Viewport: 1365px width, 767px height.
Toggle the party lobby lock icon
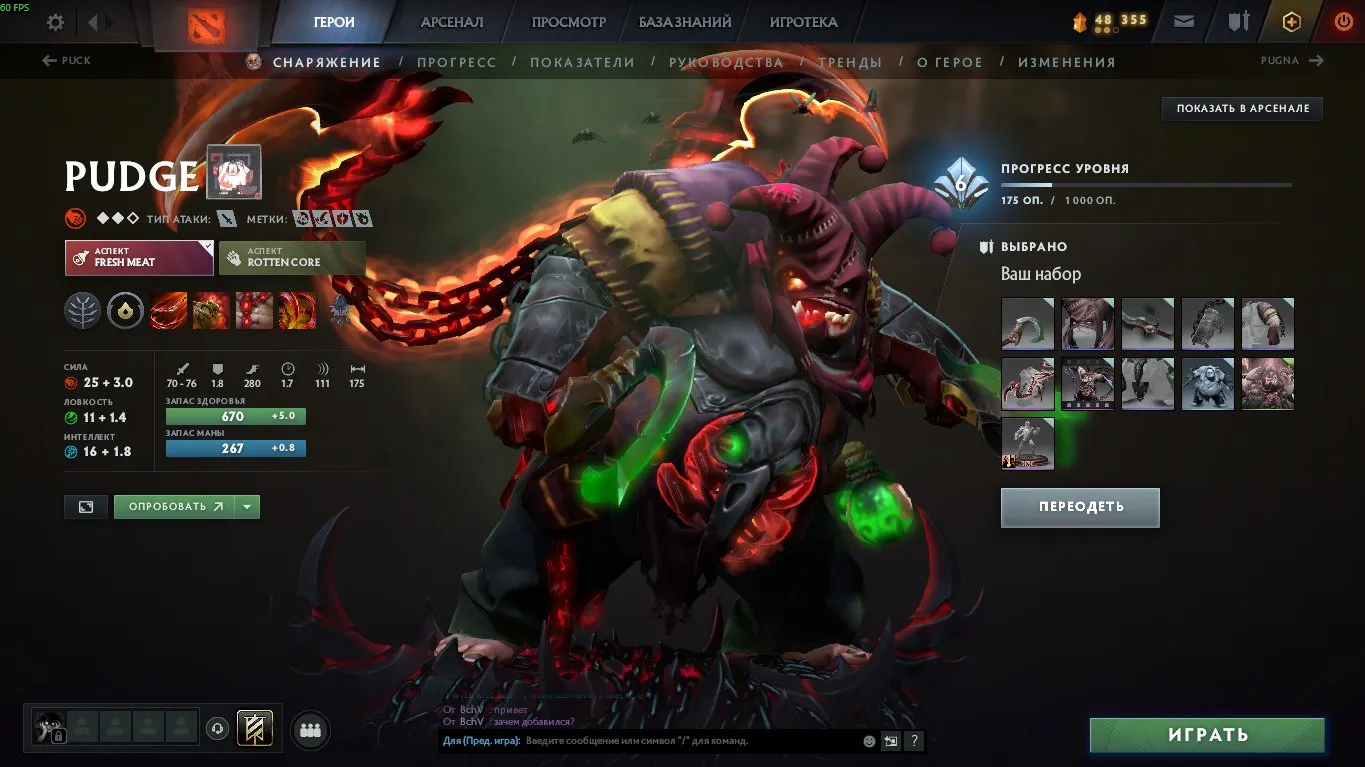tap(59, 735)
